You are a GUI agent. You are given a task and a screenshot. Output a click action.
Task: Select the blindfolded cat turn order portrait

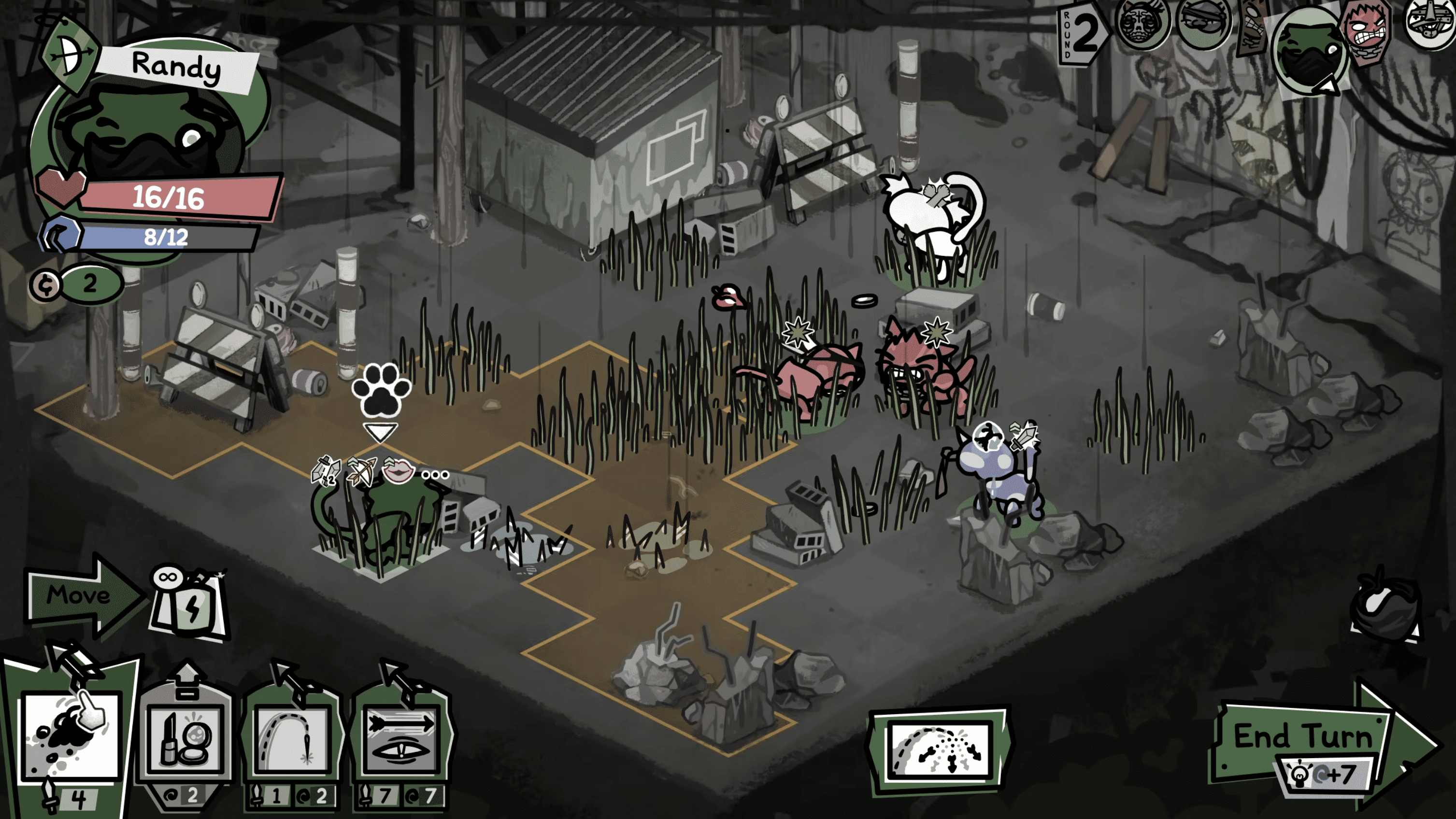[1204, 23]
